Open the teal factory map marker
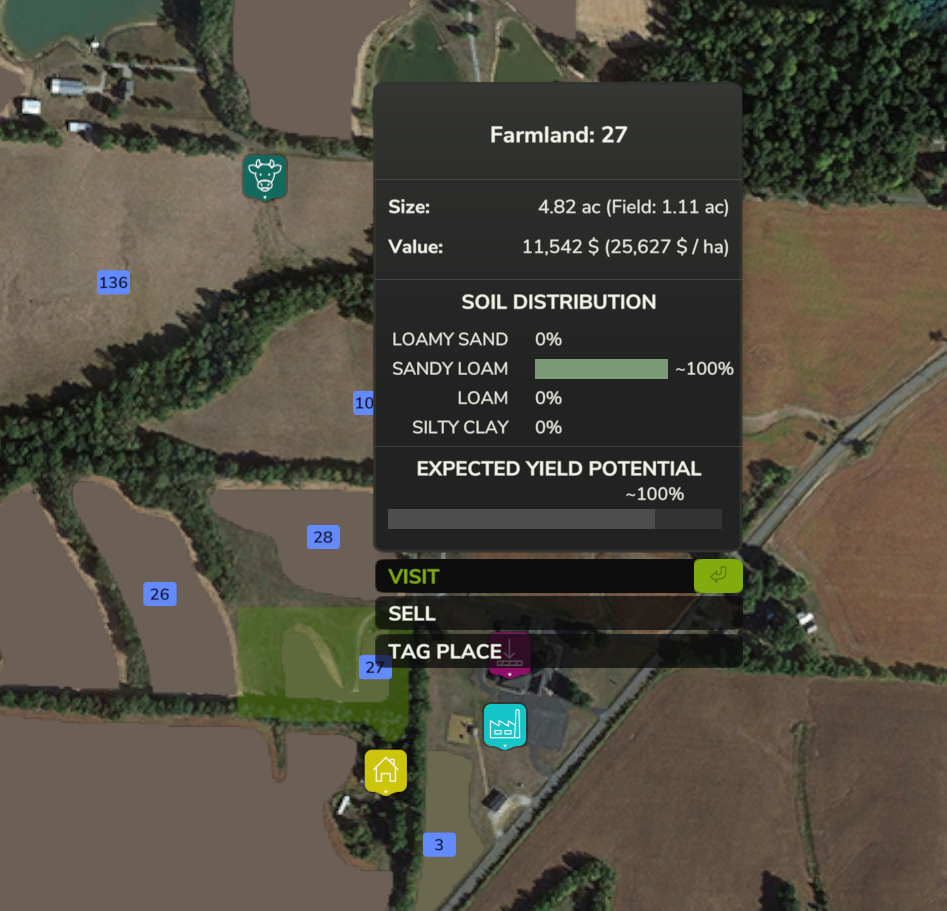Viewport: 947px width, 911px height. click(505, 725)
